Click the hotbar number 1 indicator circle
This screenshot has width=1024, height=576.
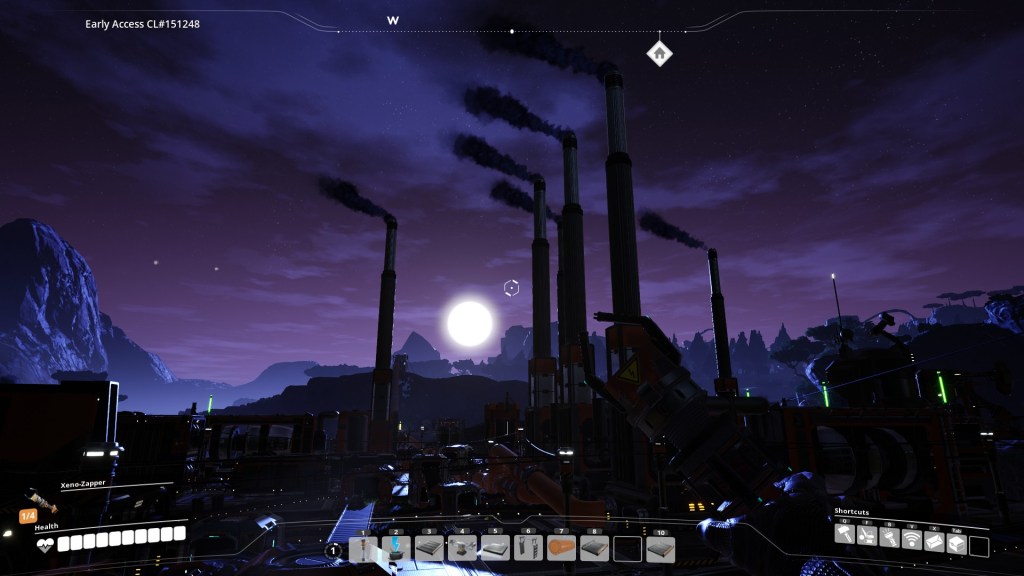click(334, 550)
